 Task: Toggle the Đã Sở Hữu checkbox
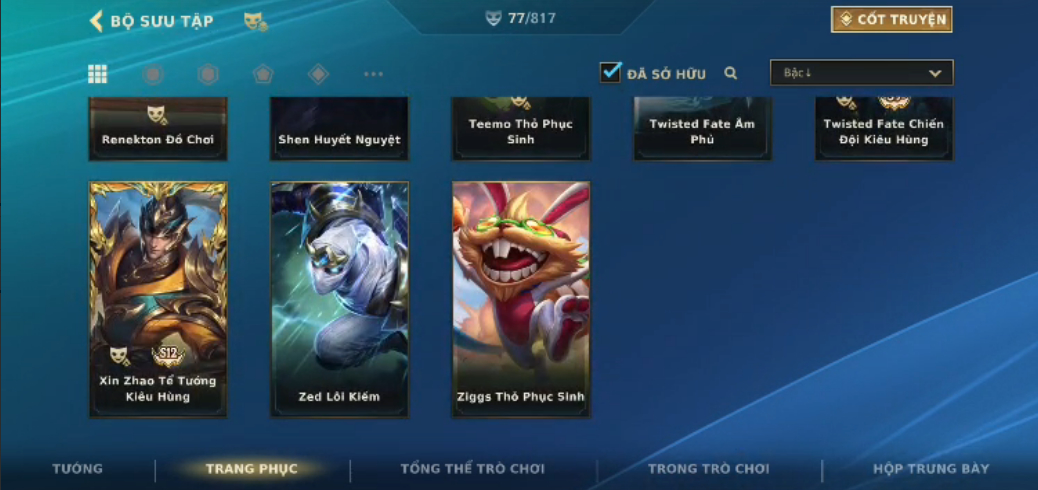(x=610, y=73)
